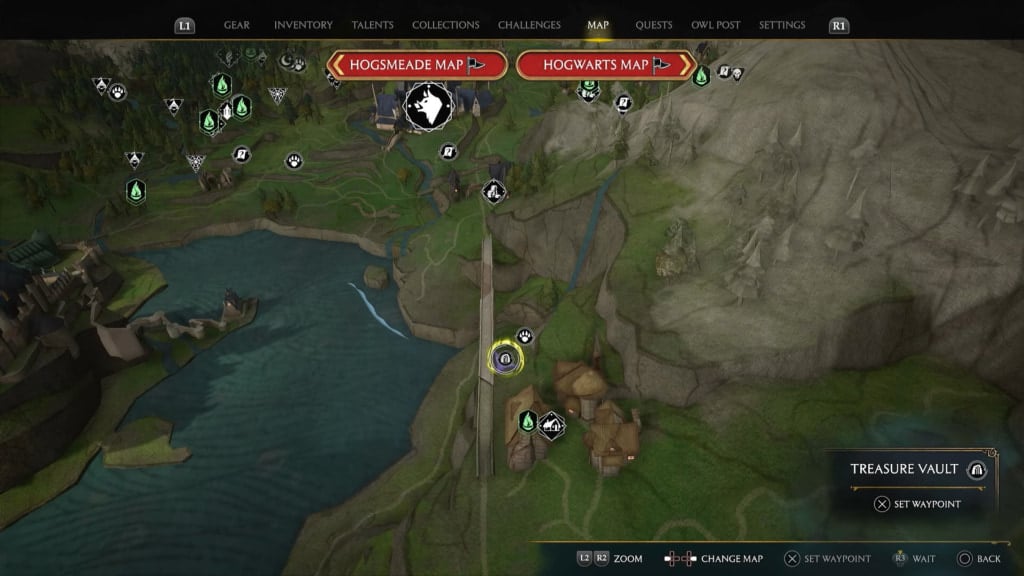Click the paw print marker above the Treasure Vault

(x=524, y=337)
